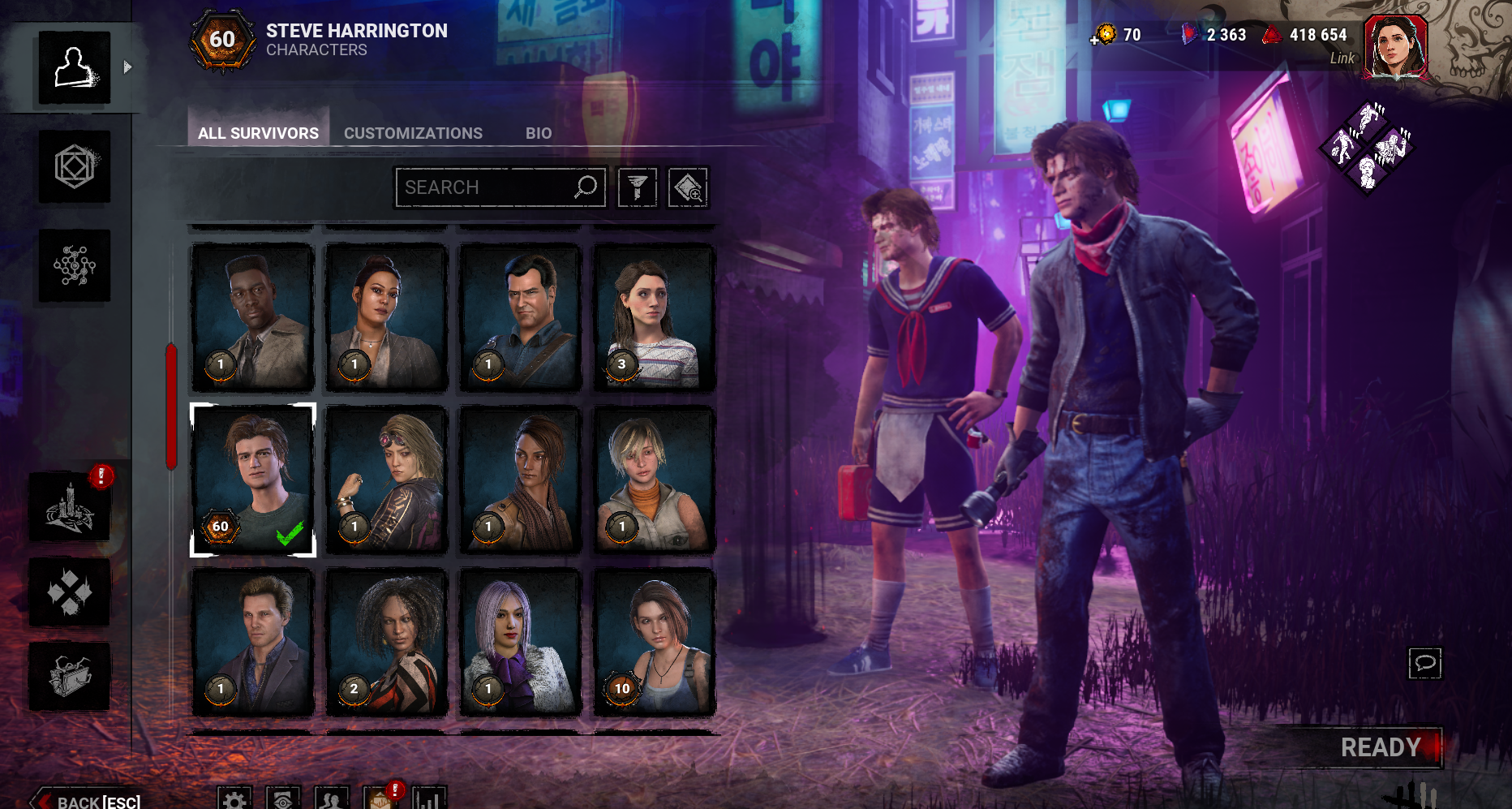Switch to the Customizations tab
Screen dimensions: 1512x809
coord(413,133)
